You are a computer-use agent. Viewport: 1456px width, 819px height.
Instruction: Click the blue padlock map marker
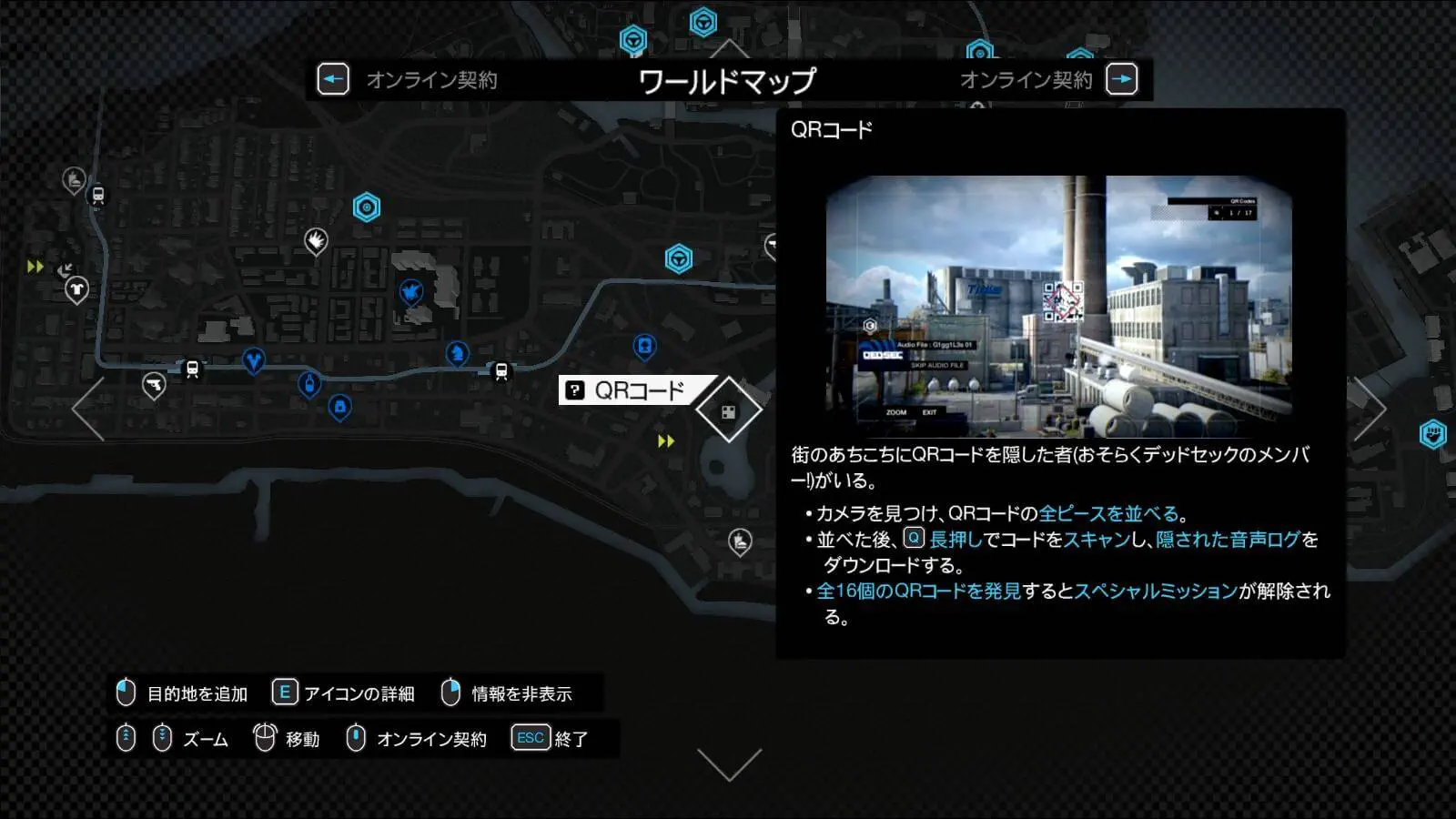click(x=340, y=406)
